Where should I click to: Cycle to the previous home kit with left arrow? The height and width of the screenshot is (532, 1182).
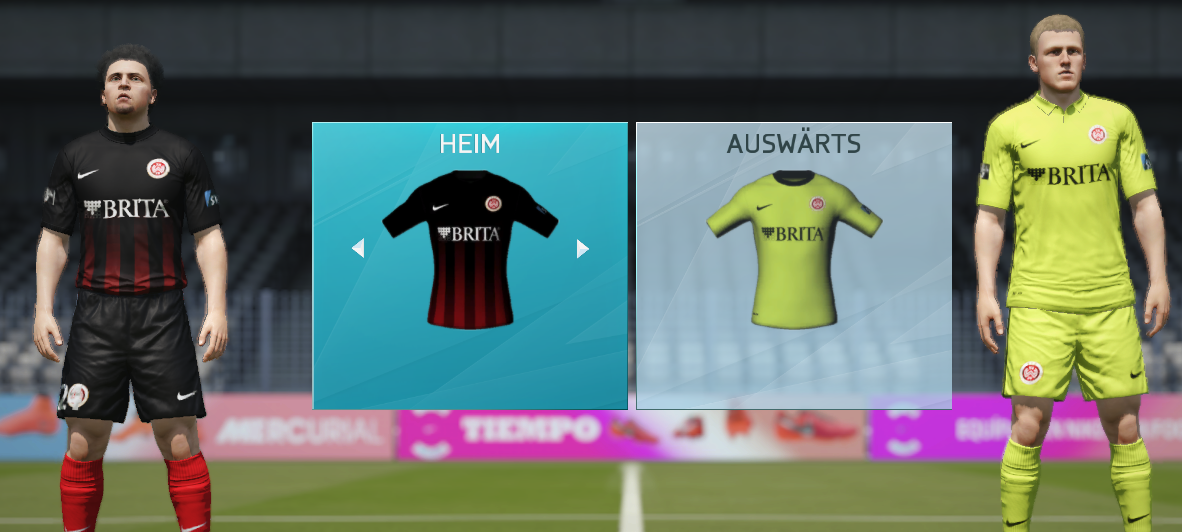click(358, 248)
